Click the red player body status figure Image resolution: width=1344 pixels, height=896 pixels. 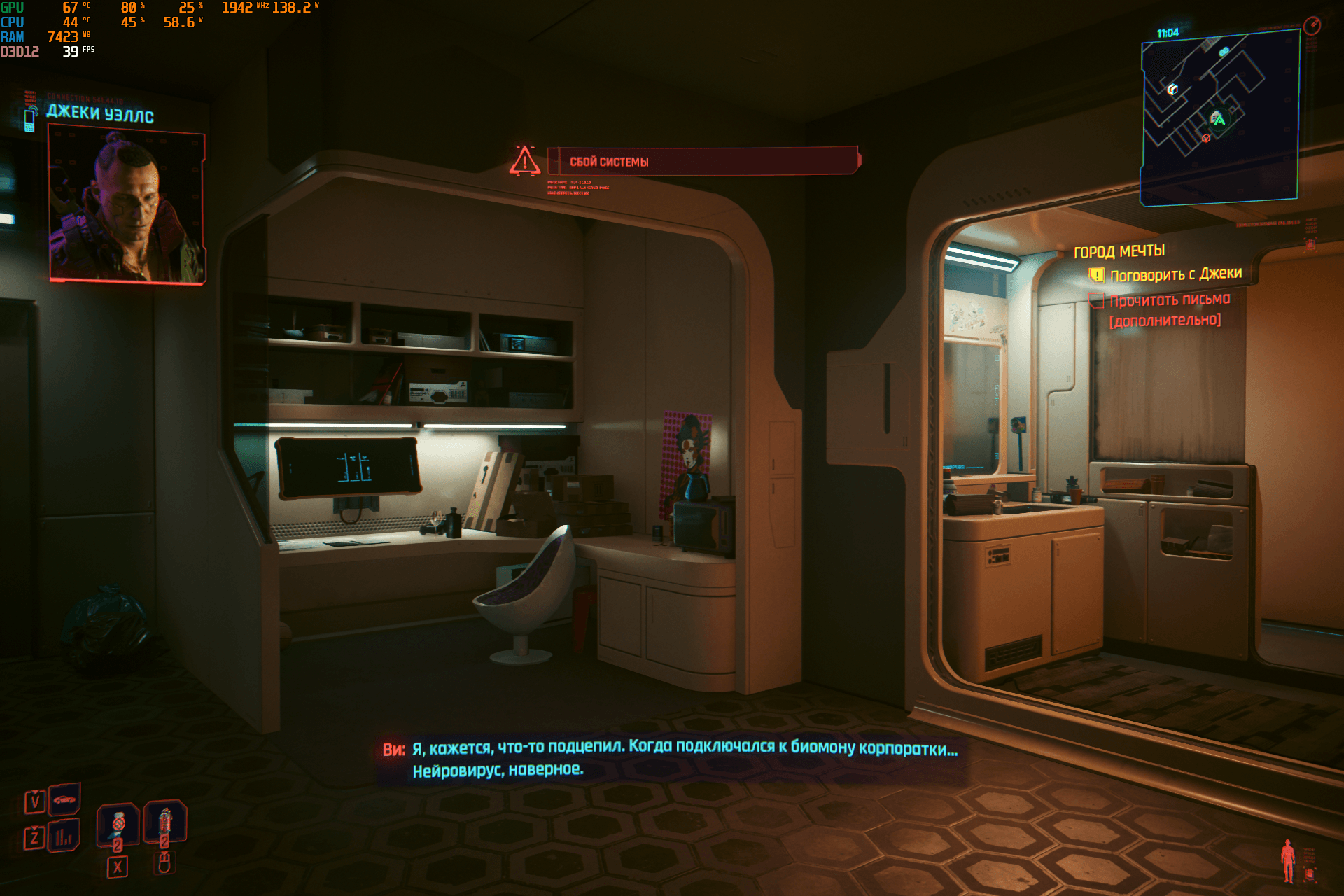(1287, 861)
